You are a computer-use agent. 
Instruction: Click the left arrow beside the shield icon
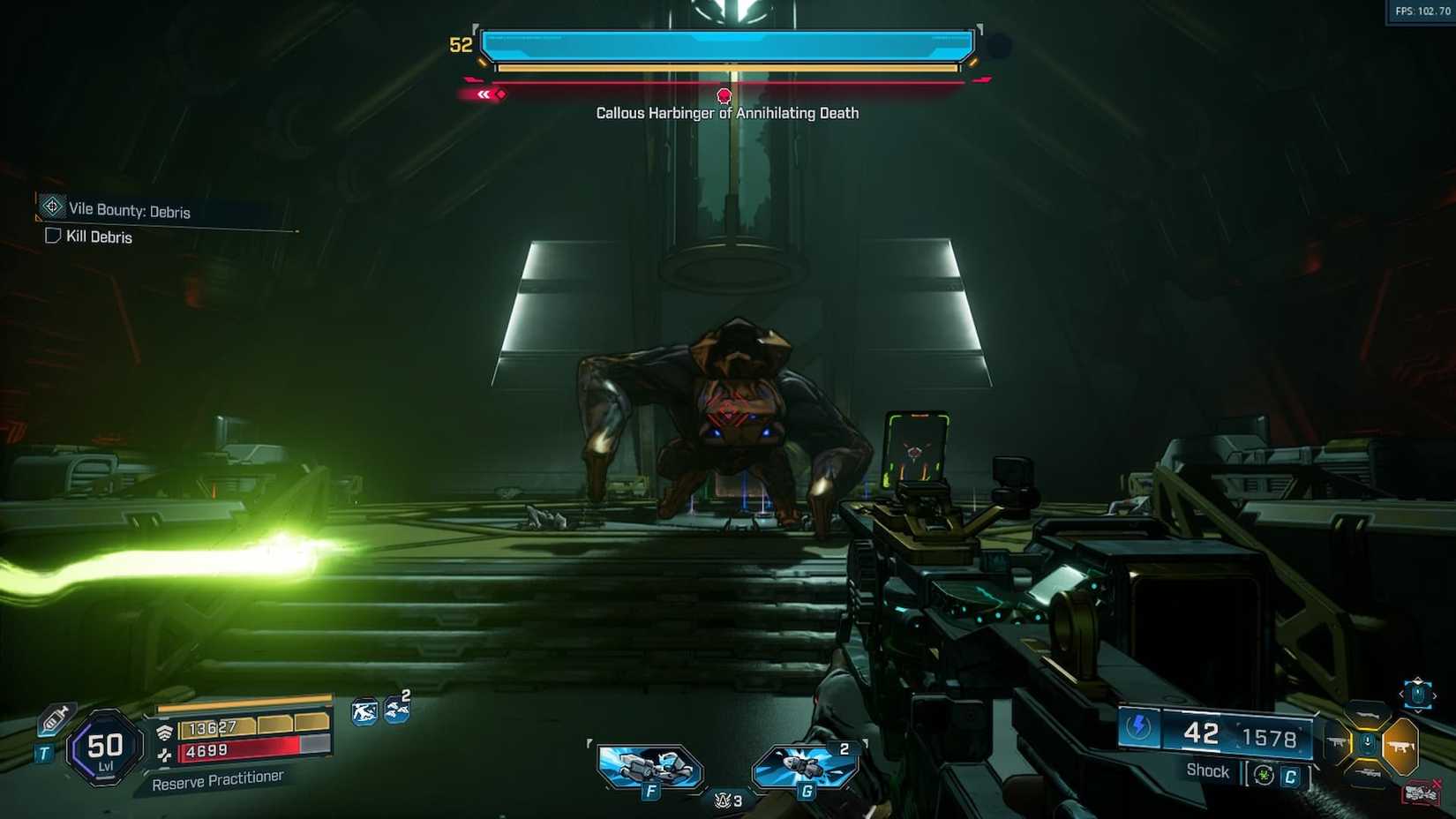click(1401, 694)
